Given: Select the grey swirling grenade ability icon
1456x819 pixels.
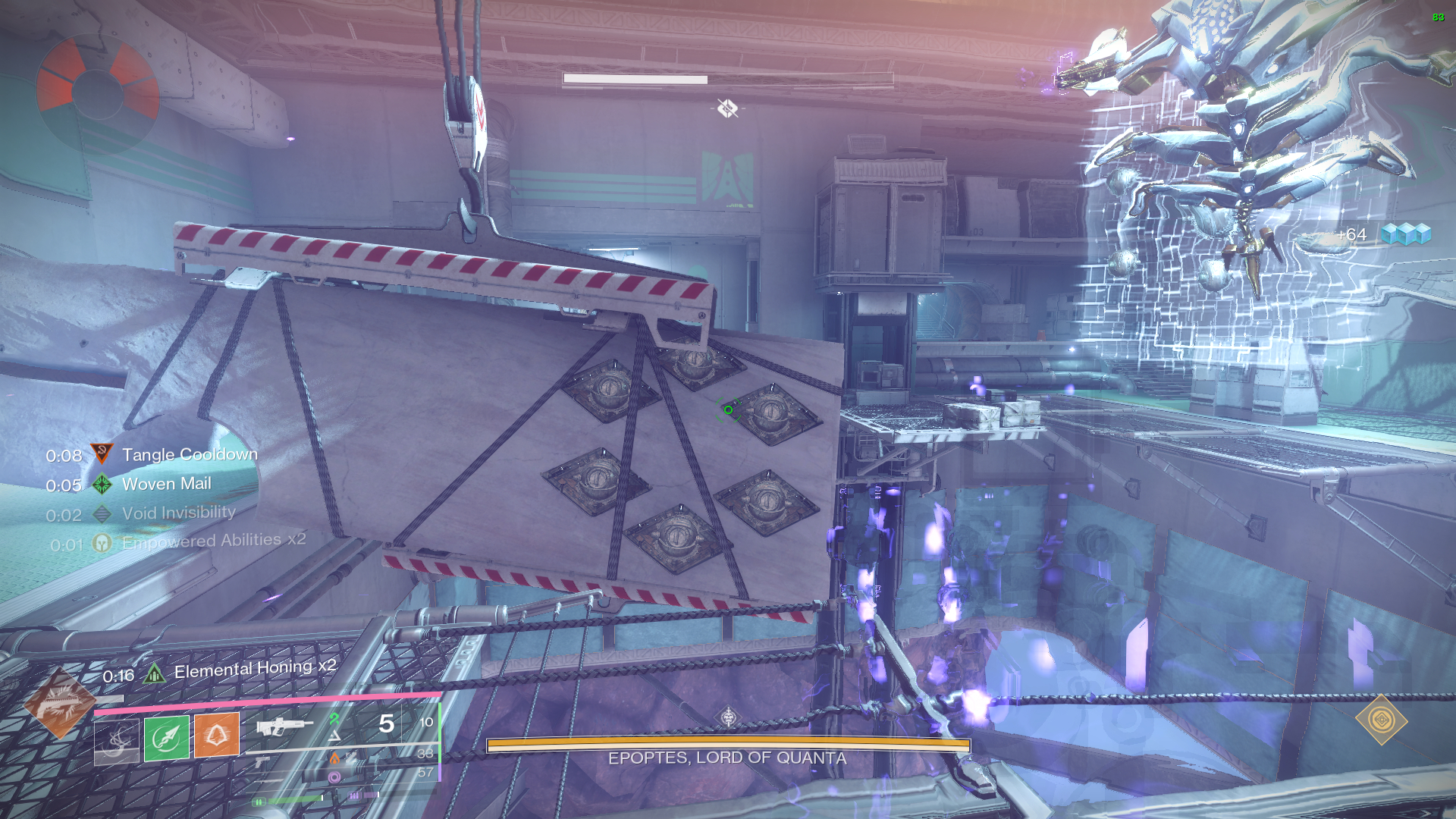Looking at the screenshot, I should tap(116, 739).
